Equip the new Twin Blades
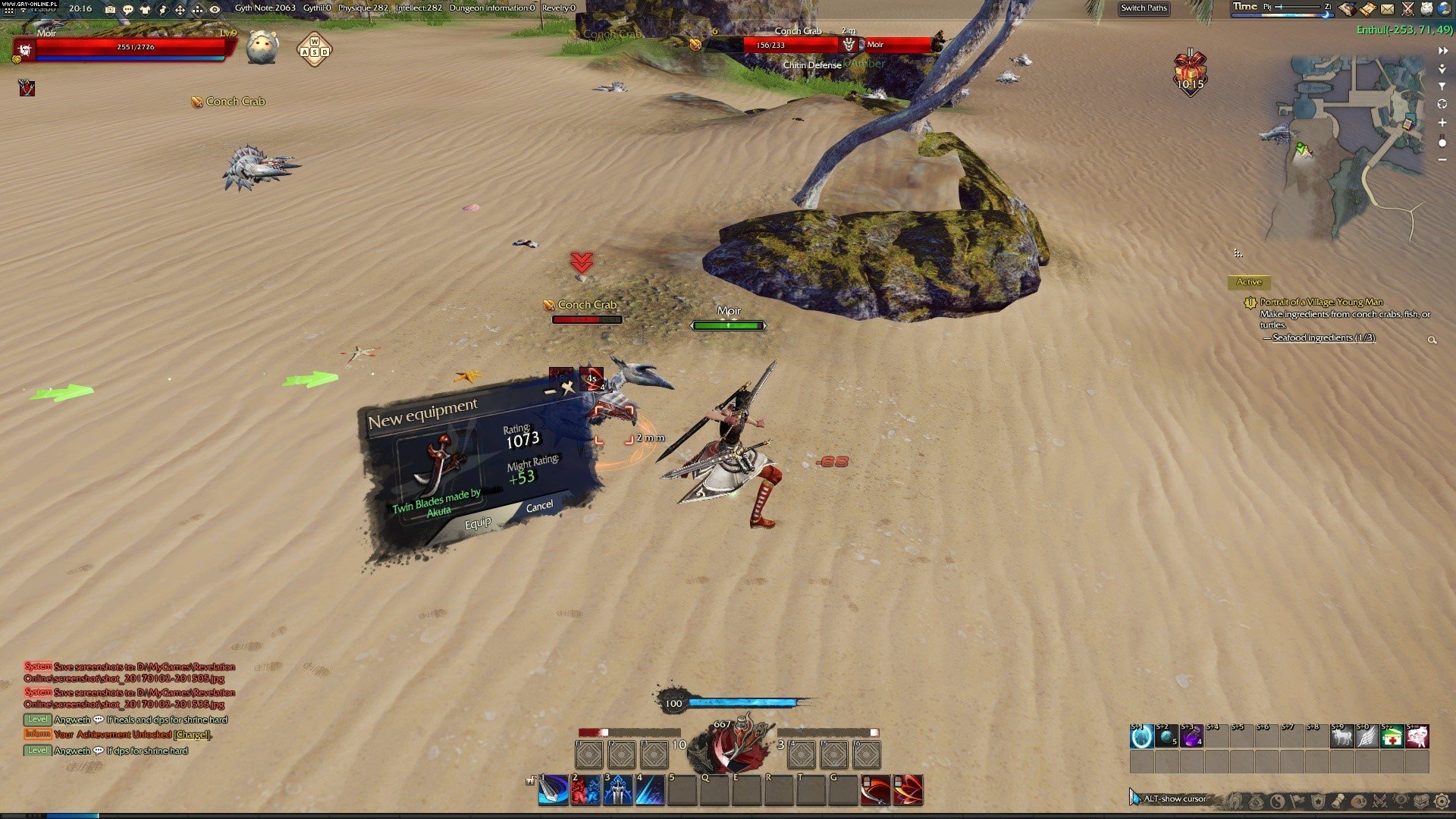This screenshot has height=819, width=1456. [x=478, y=523]
